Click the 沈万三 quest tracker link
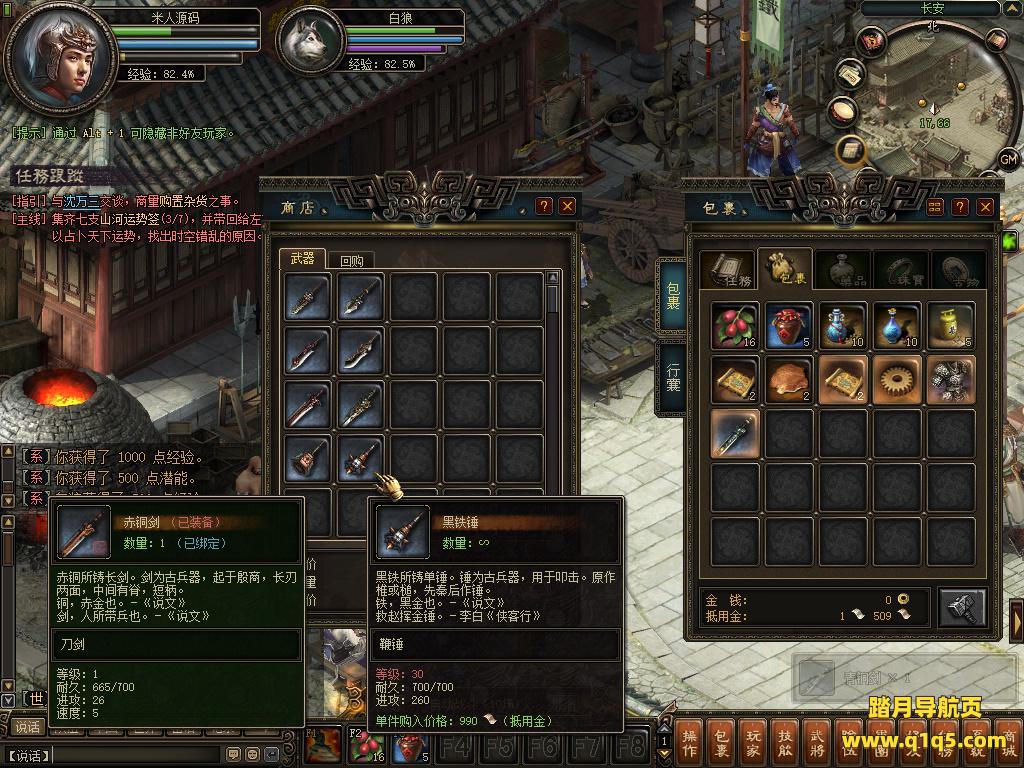 pyautogui.click(x=83, y=201)
